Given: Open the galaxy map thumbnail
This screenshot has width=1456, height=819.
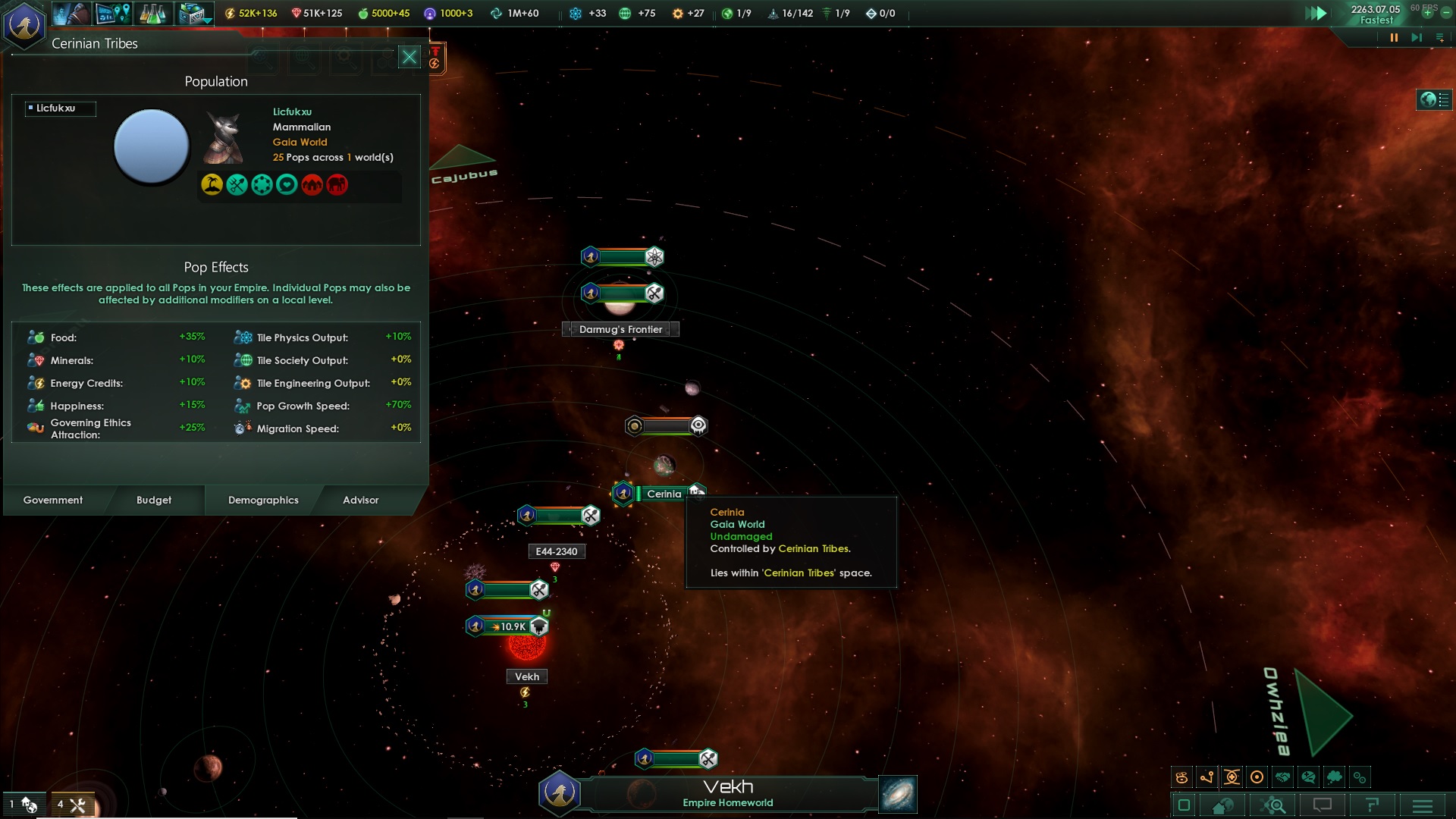Looking at the screenshot, I should [x=898, y=794].
